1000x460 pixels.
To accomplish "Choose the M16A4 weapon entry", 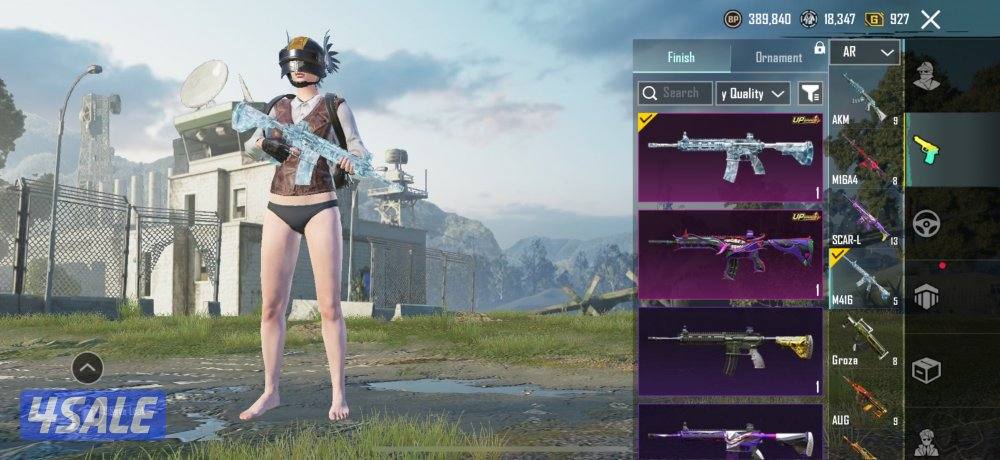I will (x=865, y=158).
